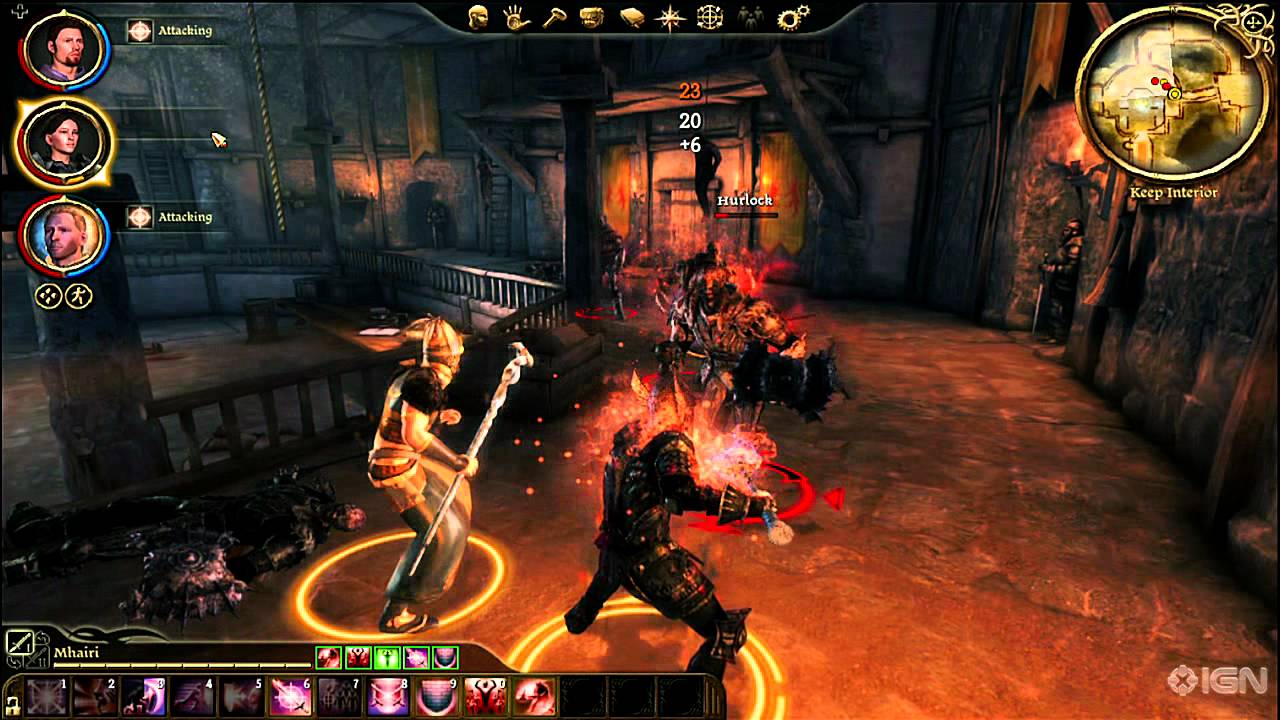Toggle the party hold position button
This screenshot has width=1280, height=720.
tap(50, 296)
